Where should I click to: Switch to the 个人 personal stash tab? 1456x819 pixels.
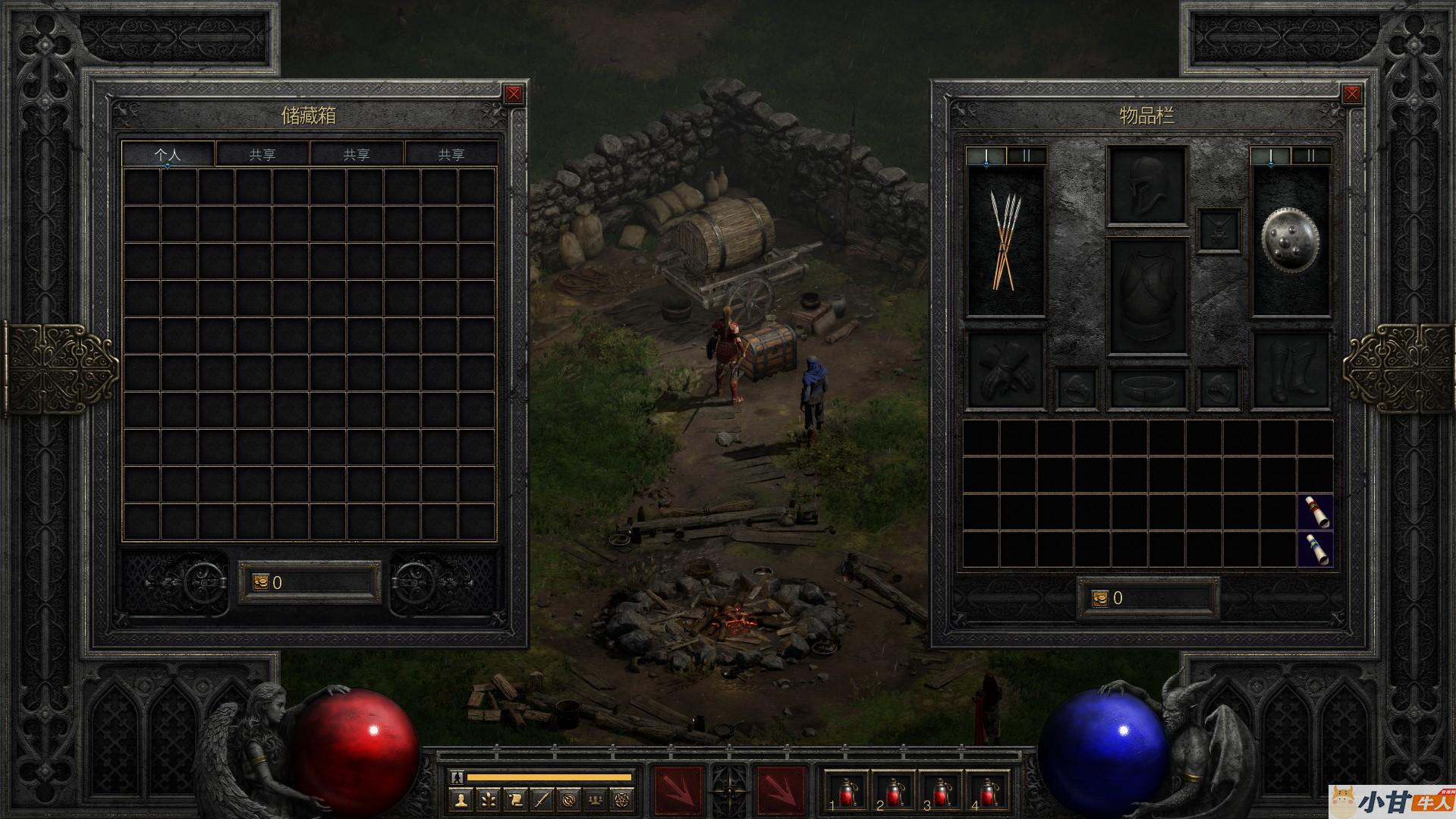tap(168, 154)
